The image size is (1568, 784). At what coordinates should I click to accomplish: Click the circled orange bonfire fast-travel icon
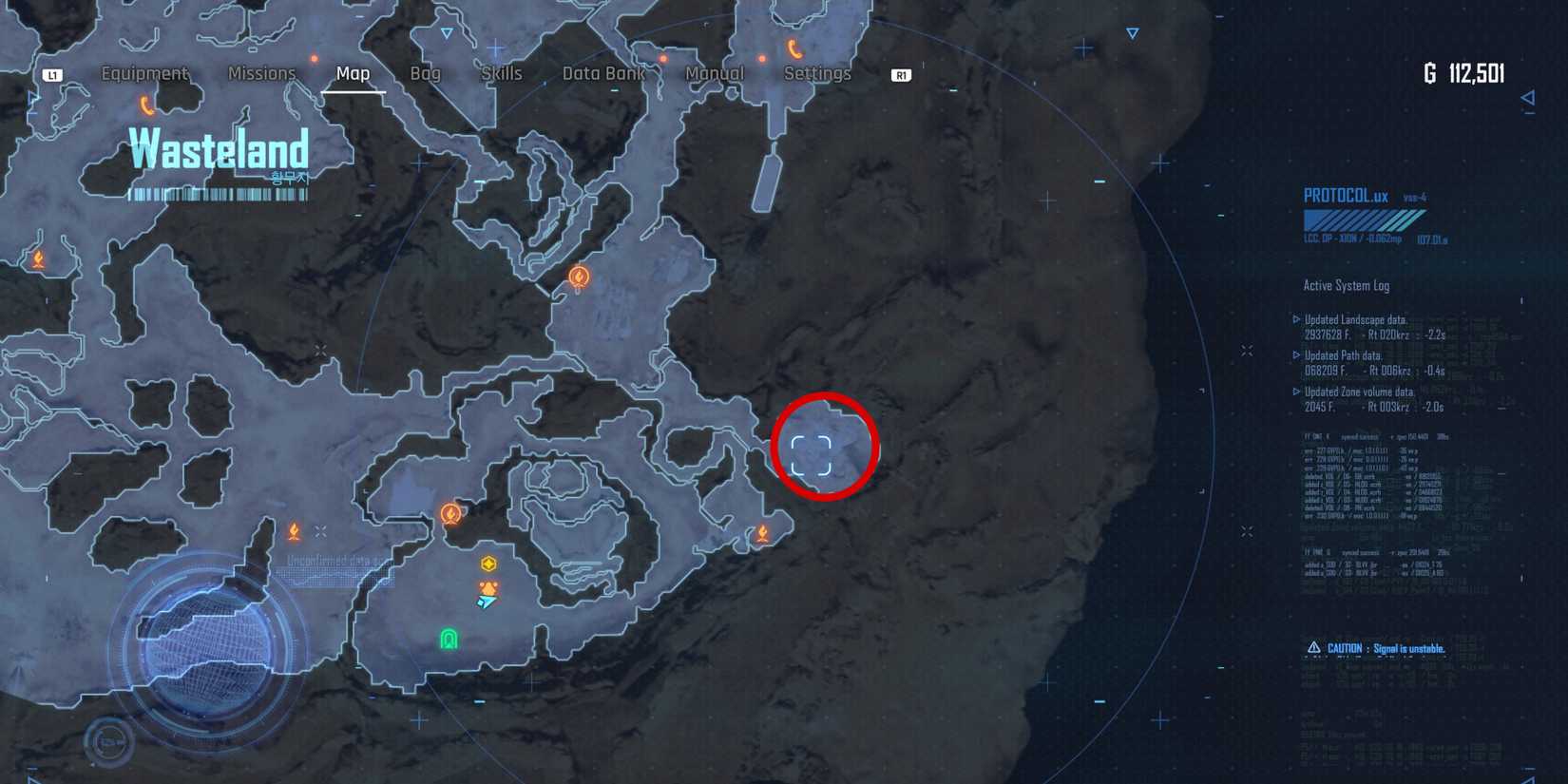450,513
